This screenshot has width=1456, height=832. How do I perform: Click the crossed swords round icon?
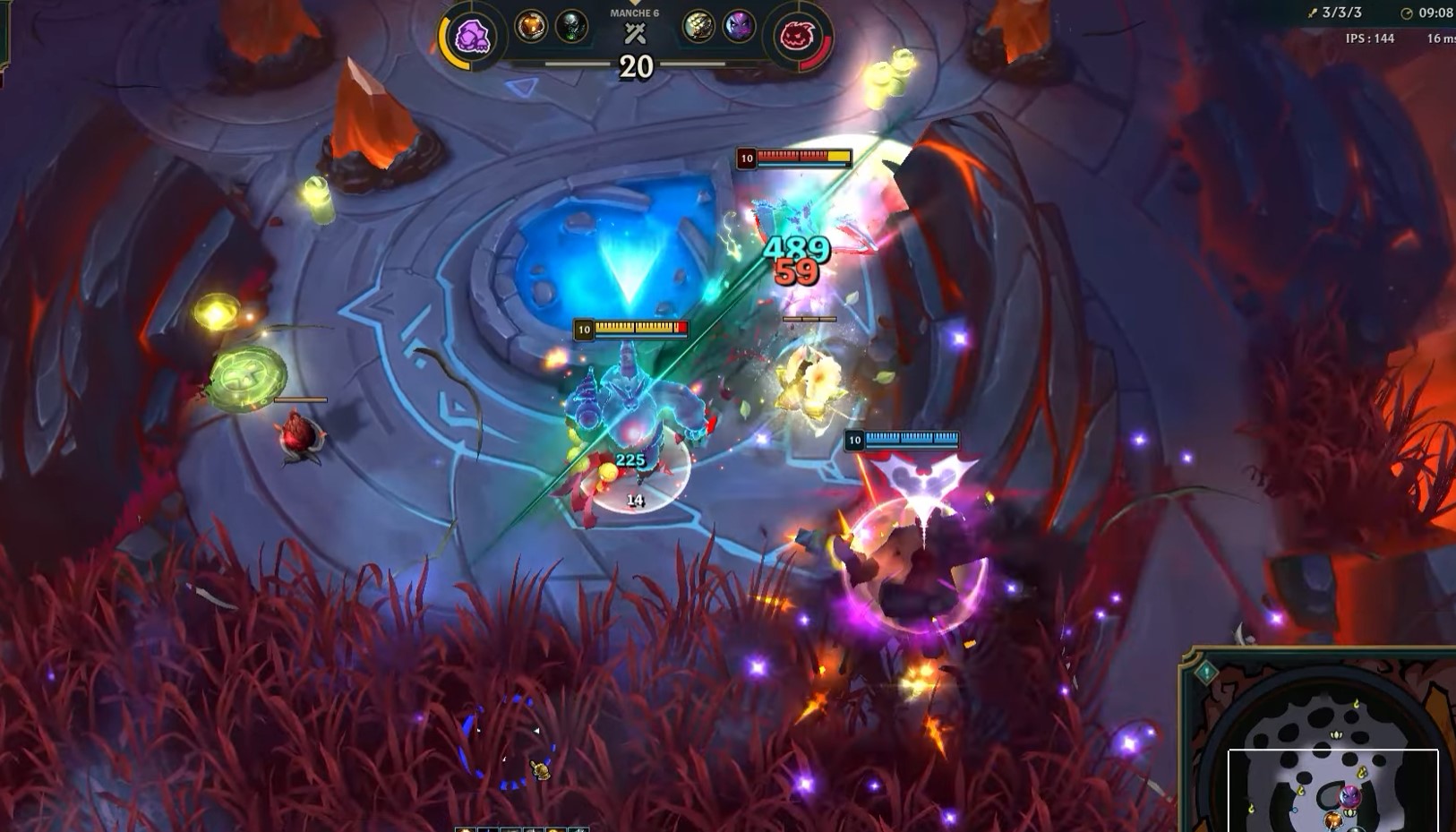click(x=635, y=35)
